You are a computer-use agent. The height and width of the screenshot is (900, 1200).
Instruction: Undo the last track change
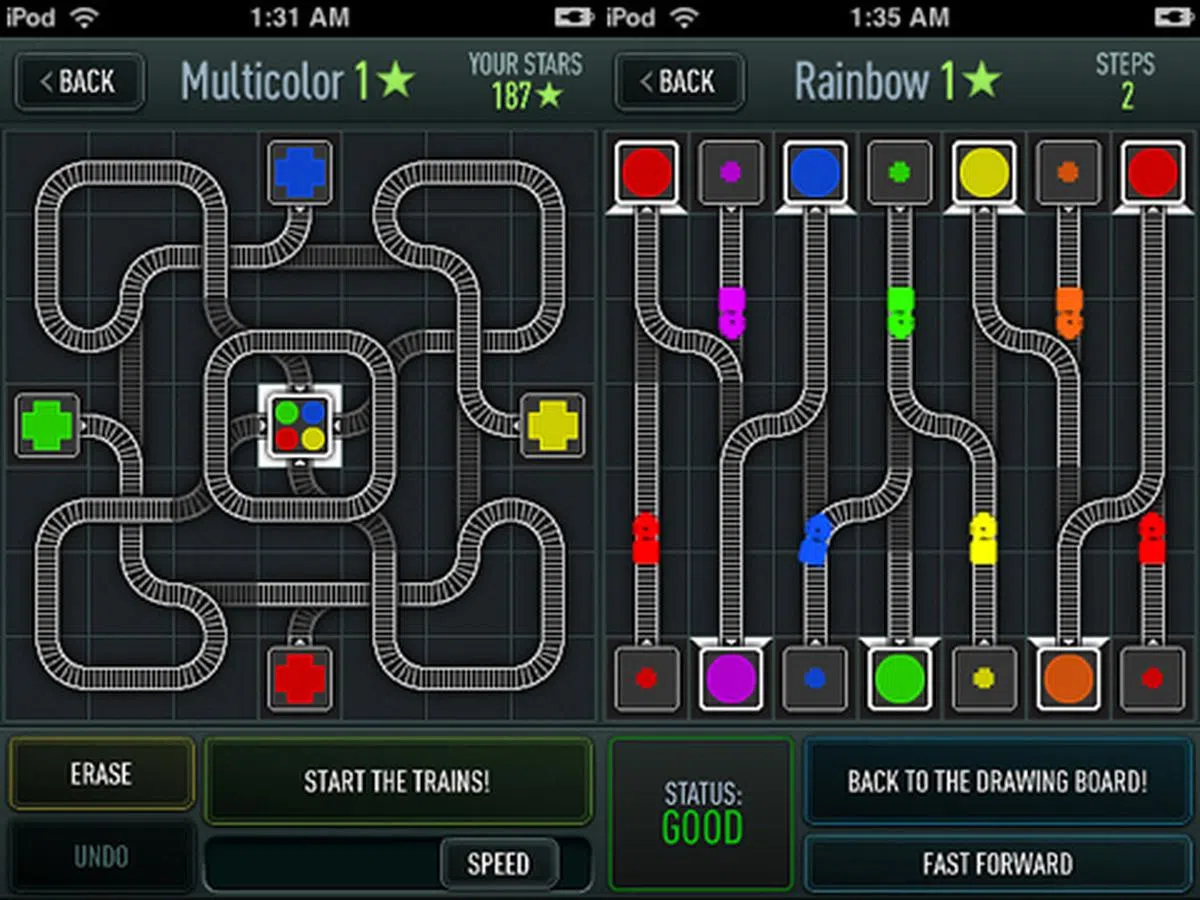(x=101, y=857)
